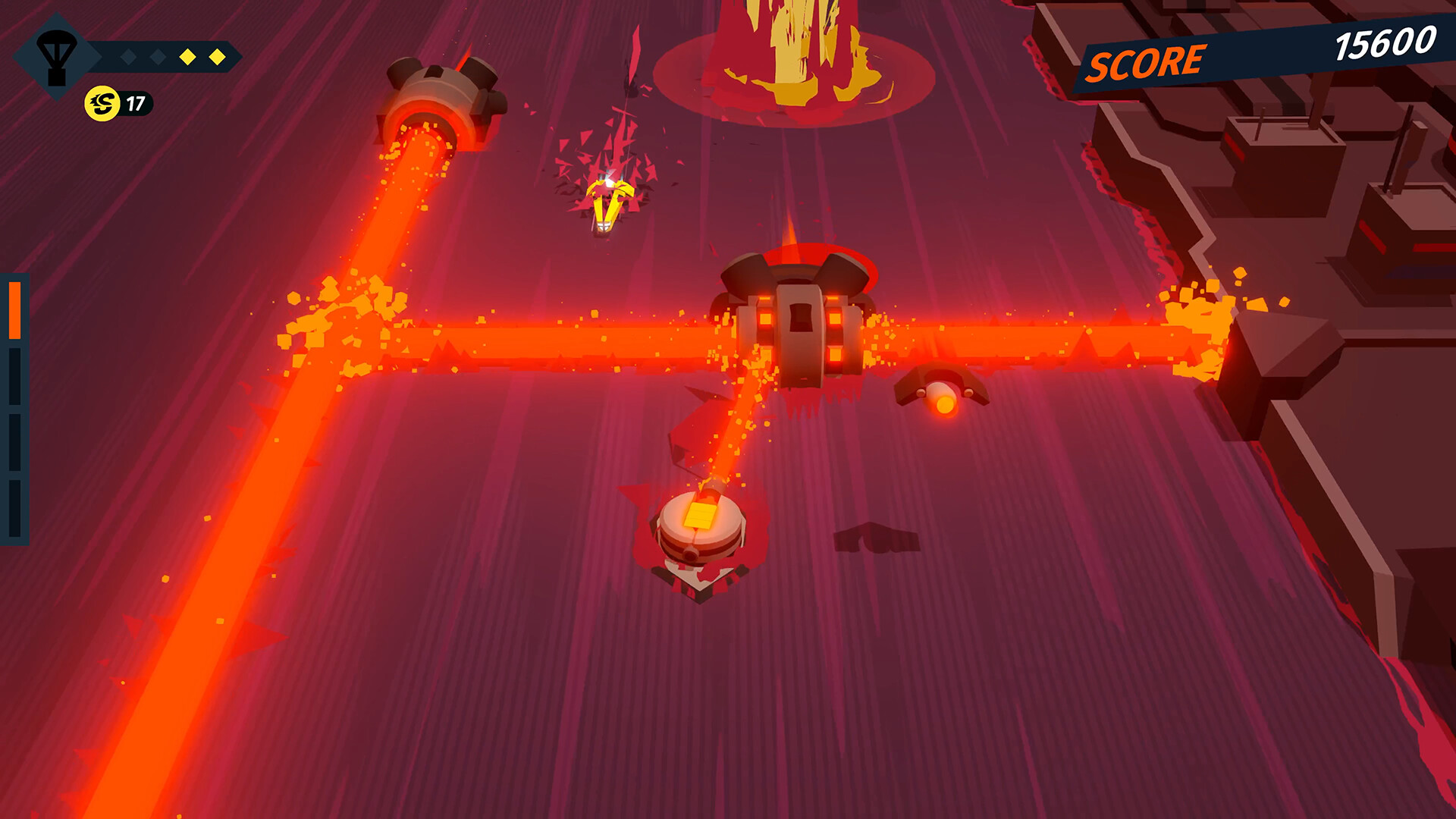Viewport: 1456px width, 819px height.
Task: Click the orange segment of the left meter
Action: [16, 311]
